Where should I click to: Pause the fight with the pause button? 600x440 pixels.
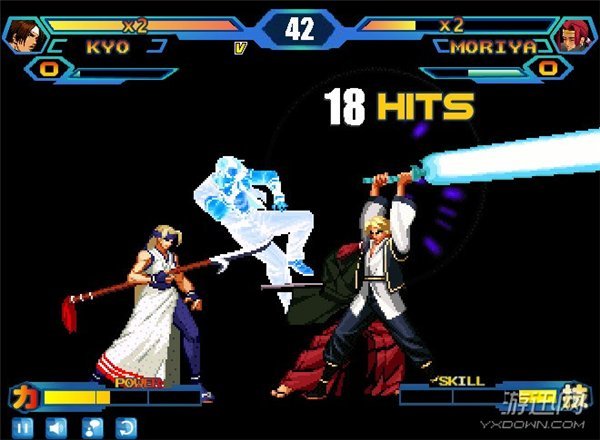coord(23,427)
